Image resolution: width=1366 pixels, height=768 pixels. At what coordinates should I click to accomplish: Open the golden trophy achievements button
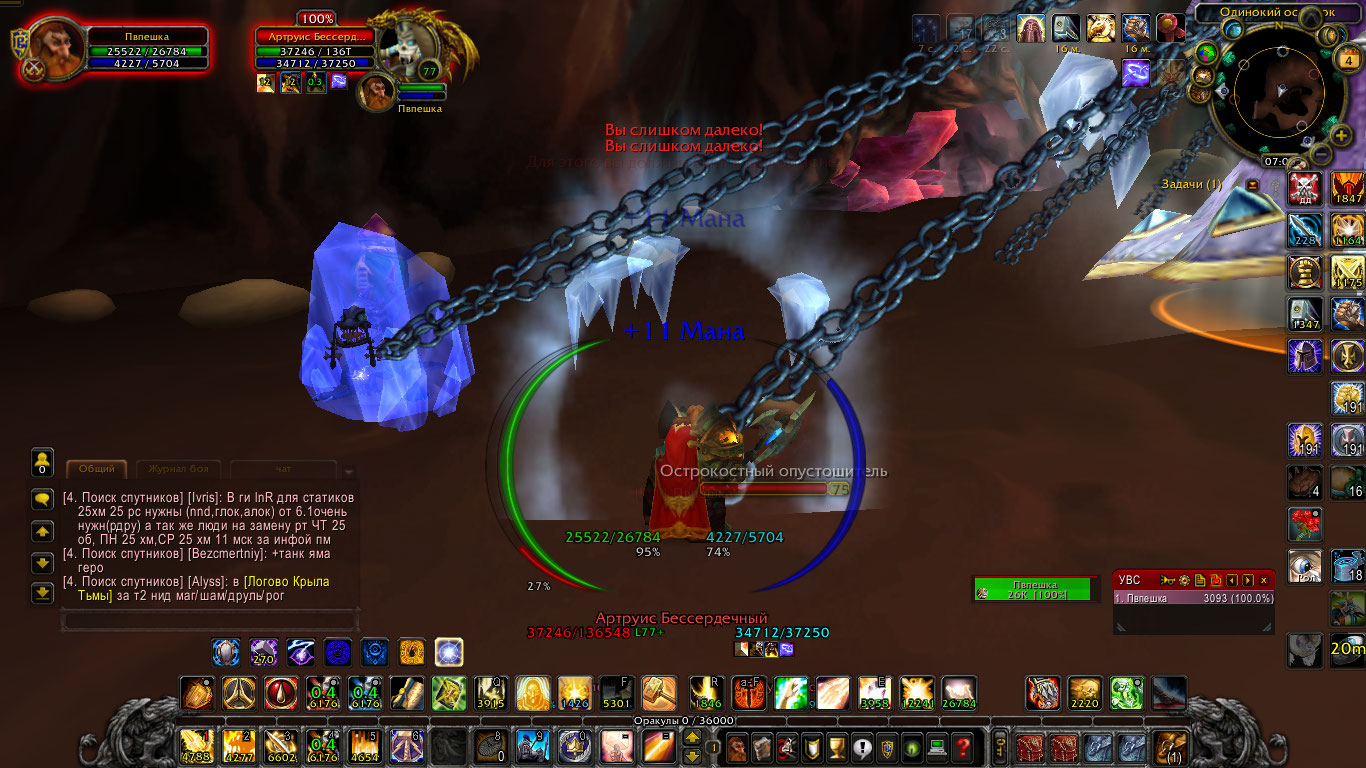click(x=838, y=746)
